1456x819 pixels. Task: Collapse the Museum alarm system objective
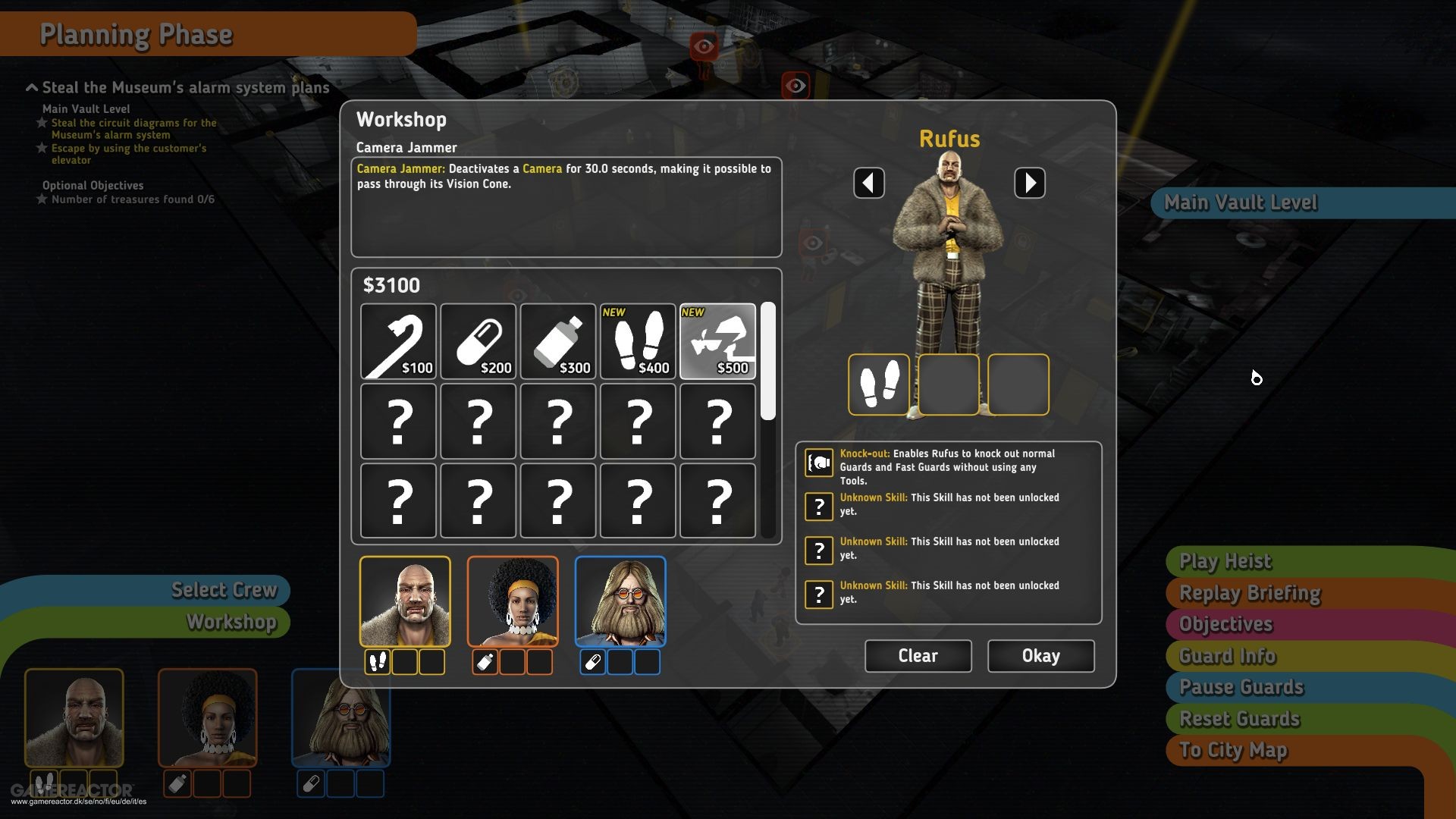coord(31,86)
